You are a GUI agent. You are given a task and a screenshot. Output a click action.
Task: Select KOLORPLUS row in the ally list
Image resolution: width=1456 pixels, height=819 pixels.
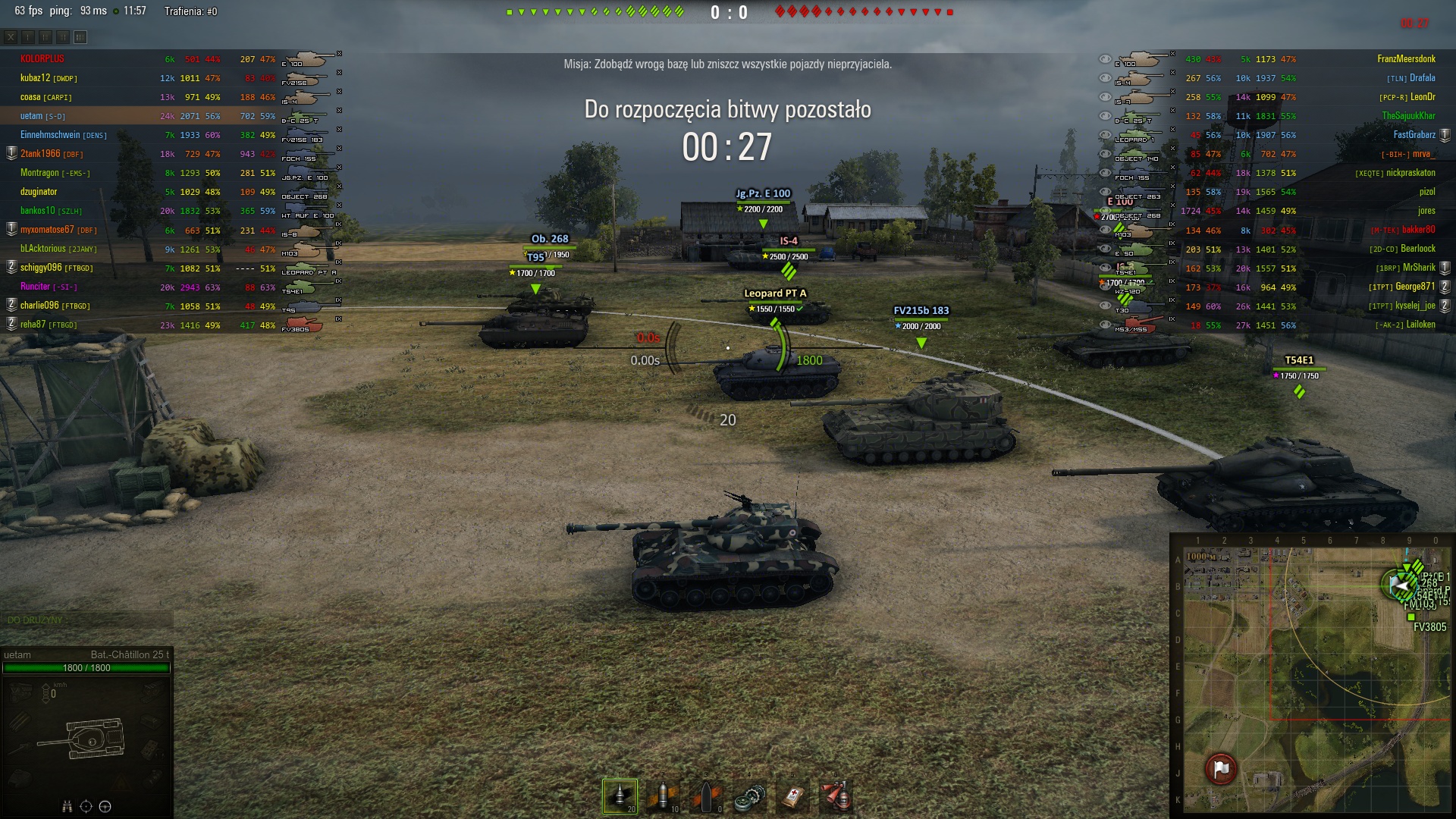[42, 59]
